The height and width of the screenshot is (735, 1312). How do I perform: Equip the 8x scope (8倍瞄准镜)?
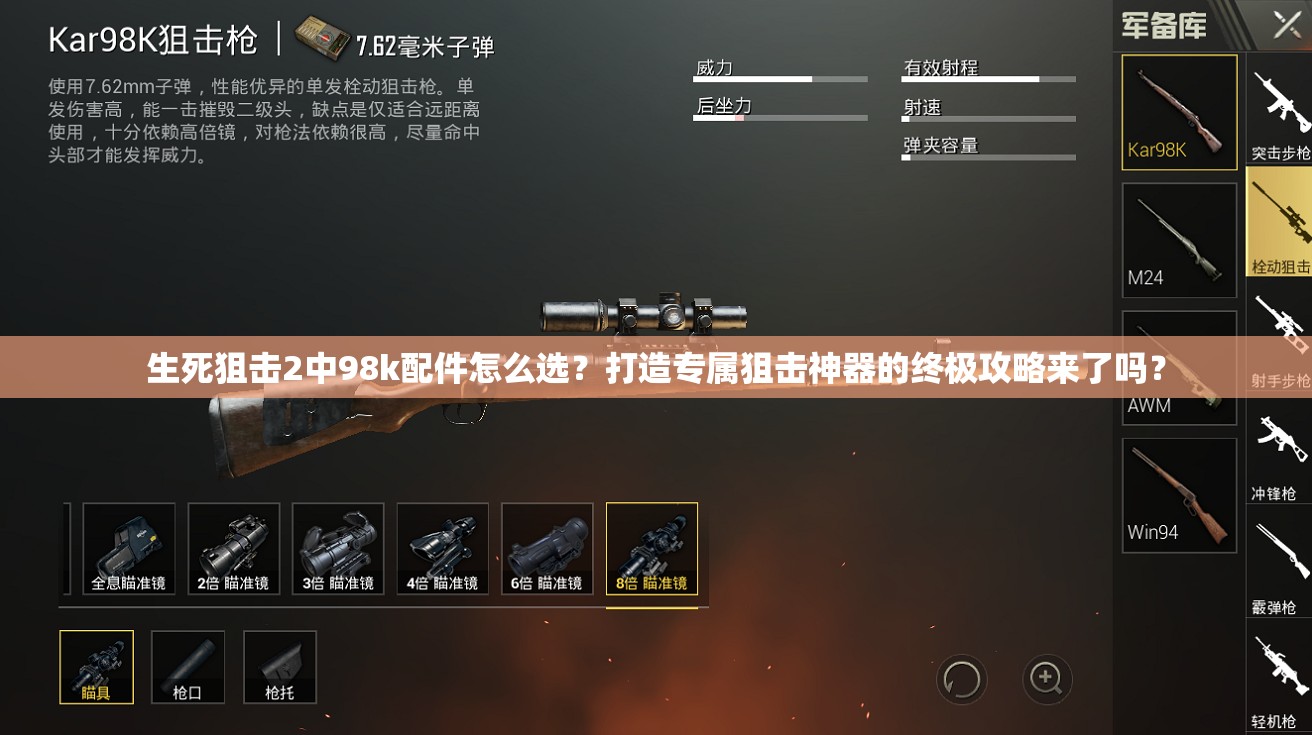coord(652,550)
